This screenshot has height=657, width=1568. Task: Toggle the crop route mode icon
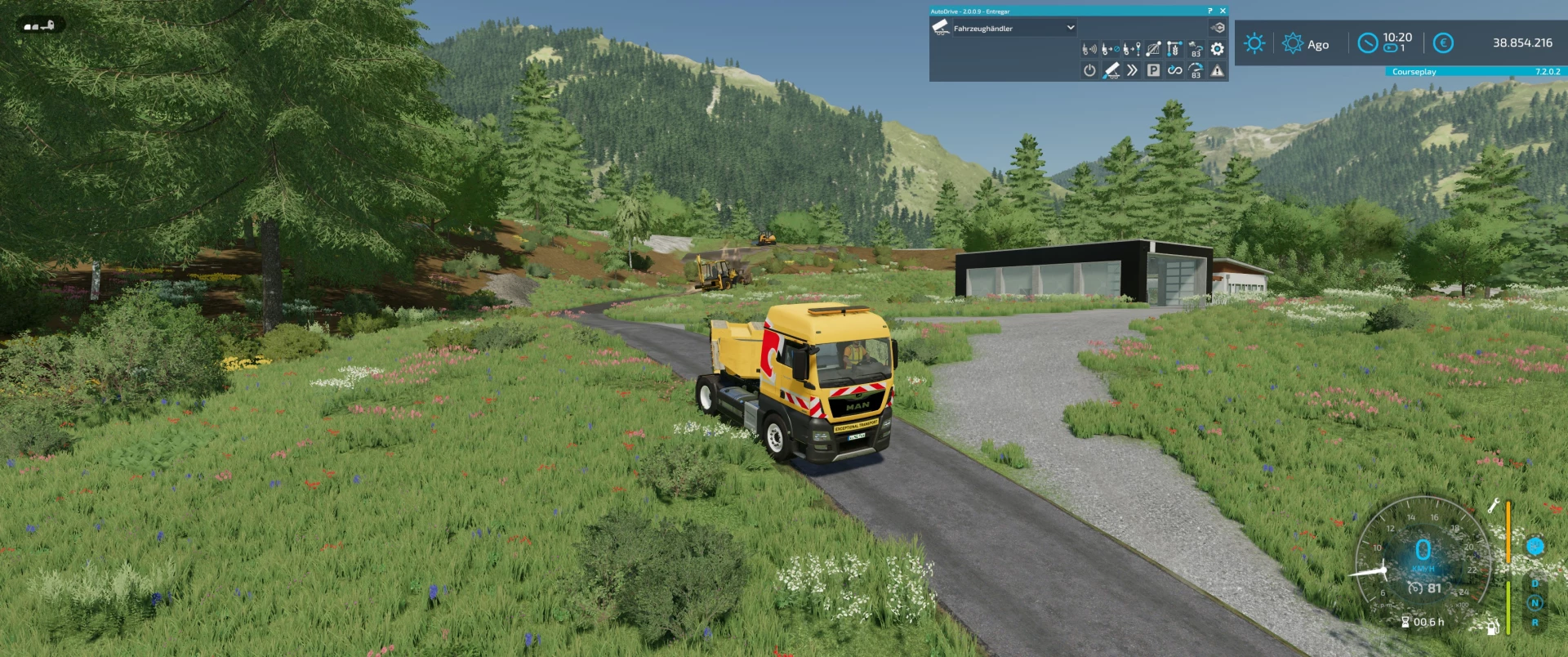1174,49
